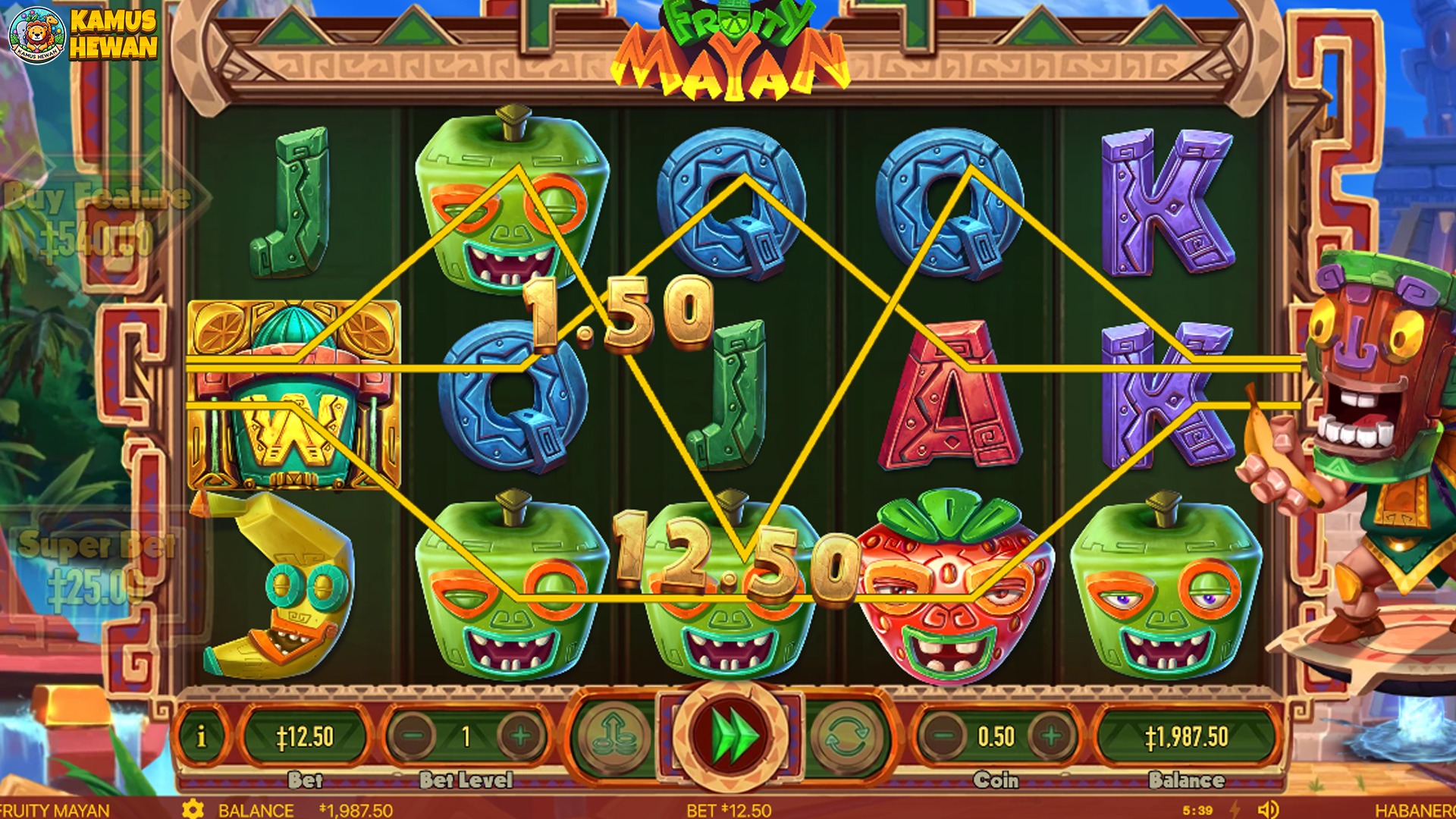Open the game information screen via the i icon
This screenshot has height=819, width=1456.
pyautogui.click(x=201, y=736)
